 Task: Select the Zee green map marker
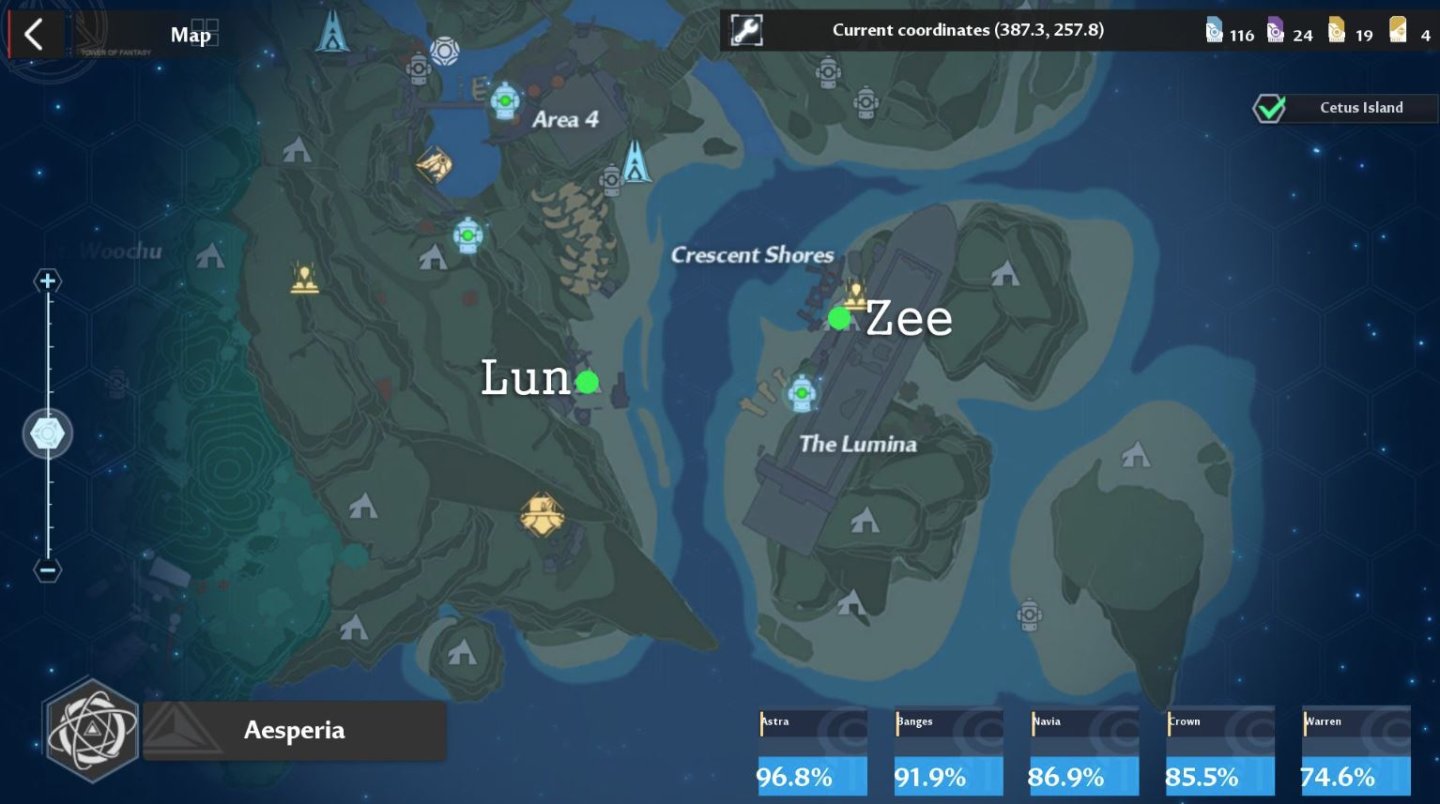point(839,318)
